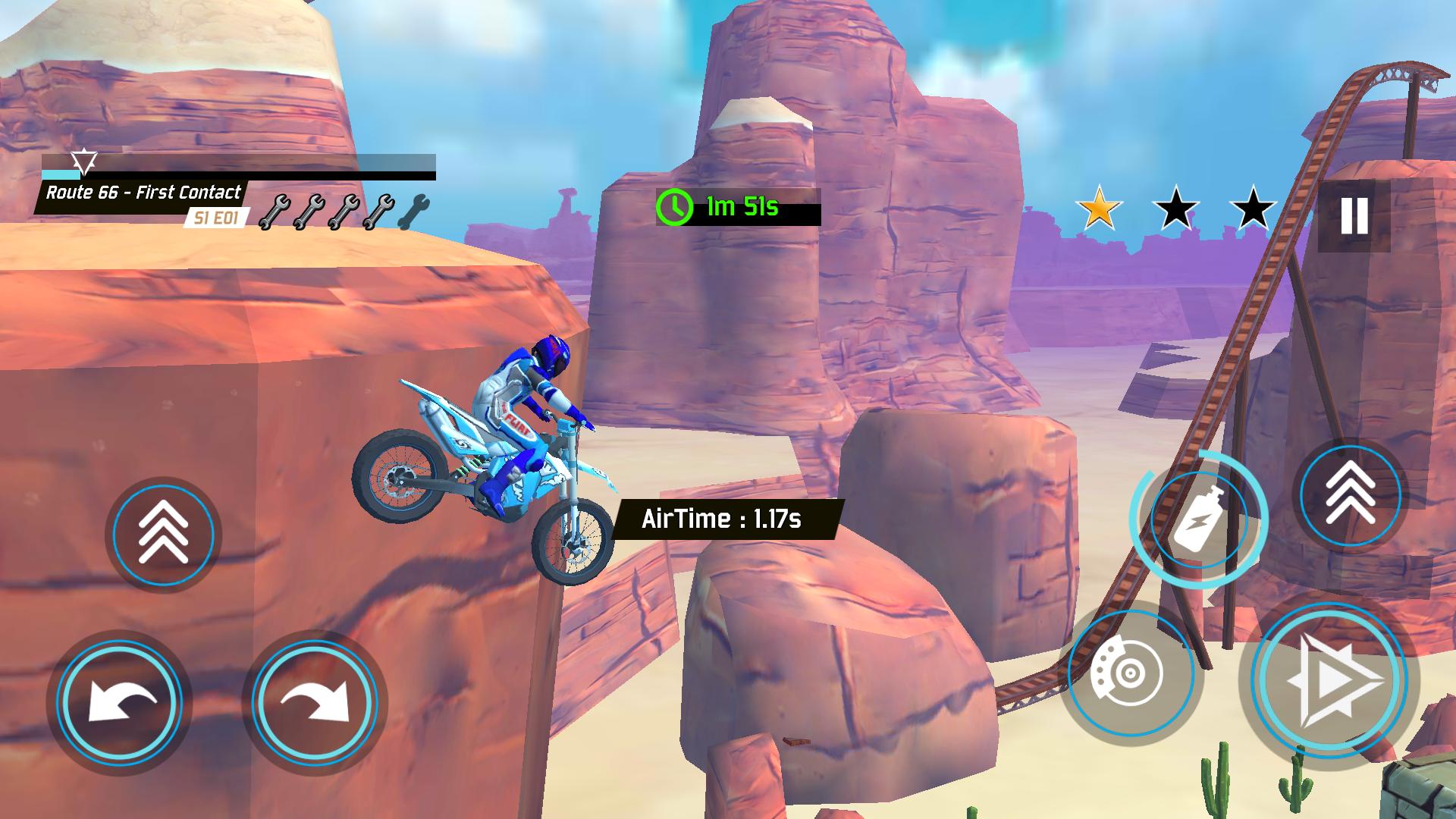This screenshot has height=819, width=1456.
Task: Lean the bike back with the counter-clockwise arrow
Action: click(120, 701)
